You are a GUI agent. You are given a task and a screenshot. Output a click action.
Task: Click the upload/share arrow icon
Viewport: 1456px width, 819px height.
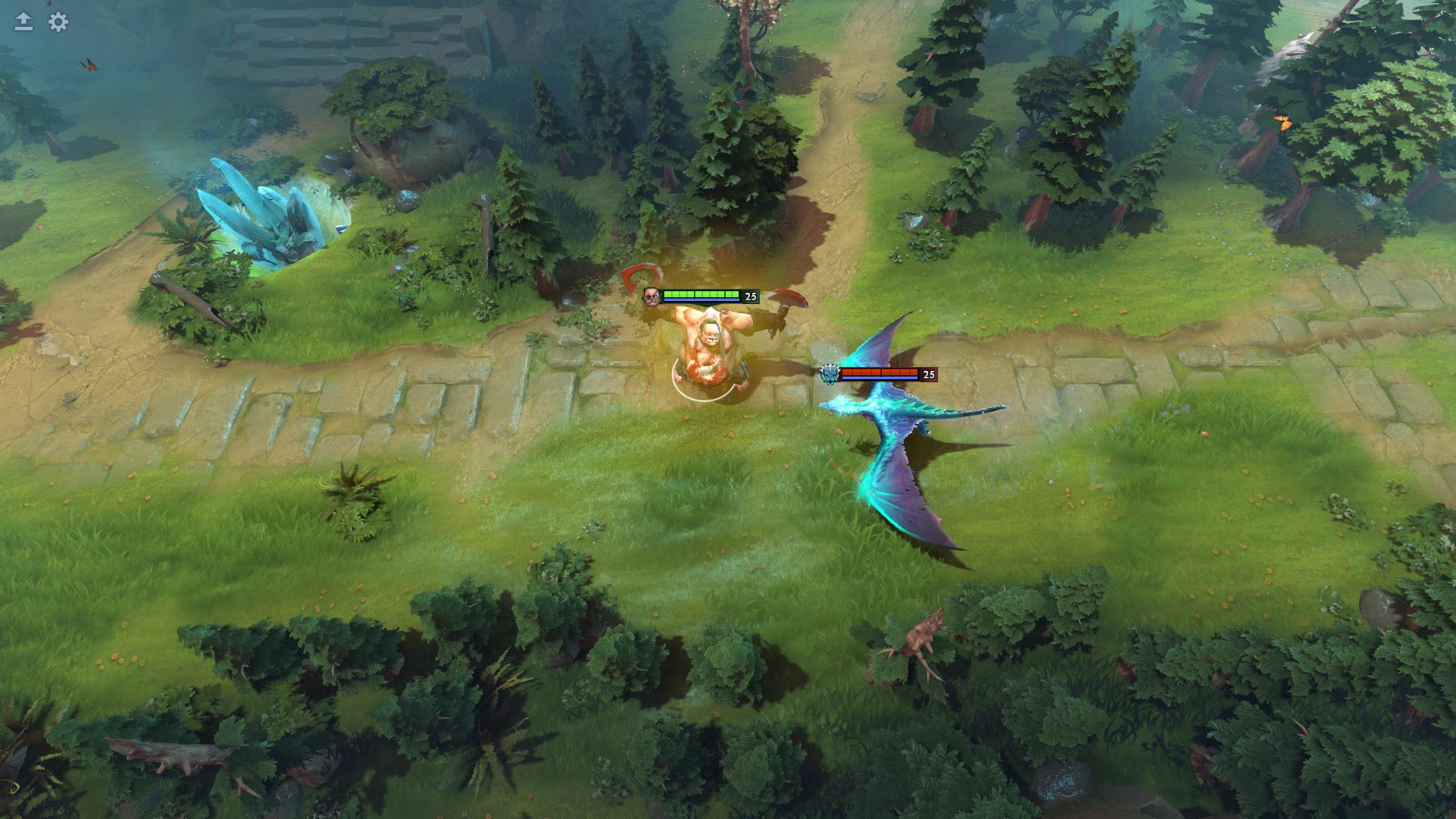tap(23, 21)
